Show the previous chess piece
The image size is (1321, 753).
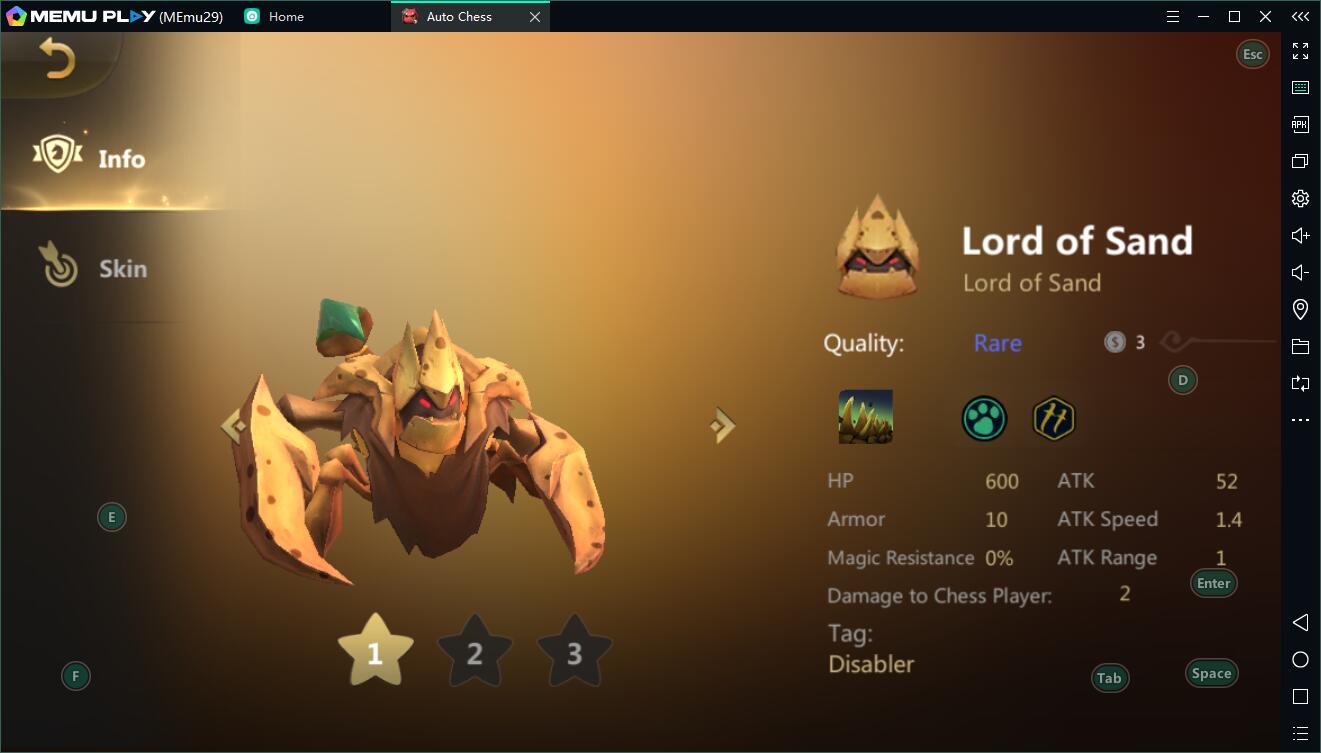pos(232,426)
